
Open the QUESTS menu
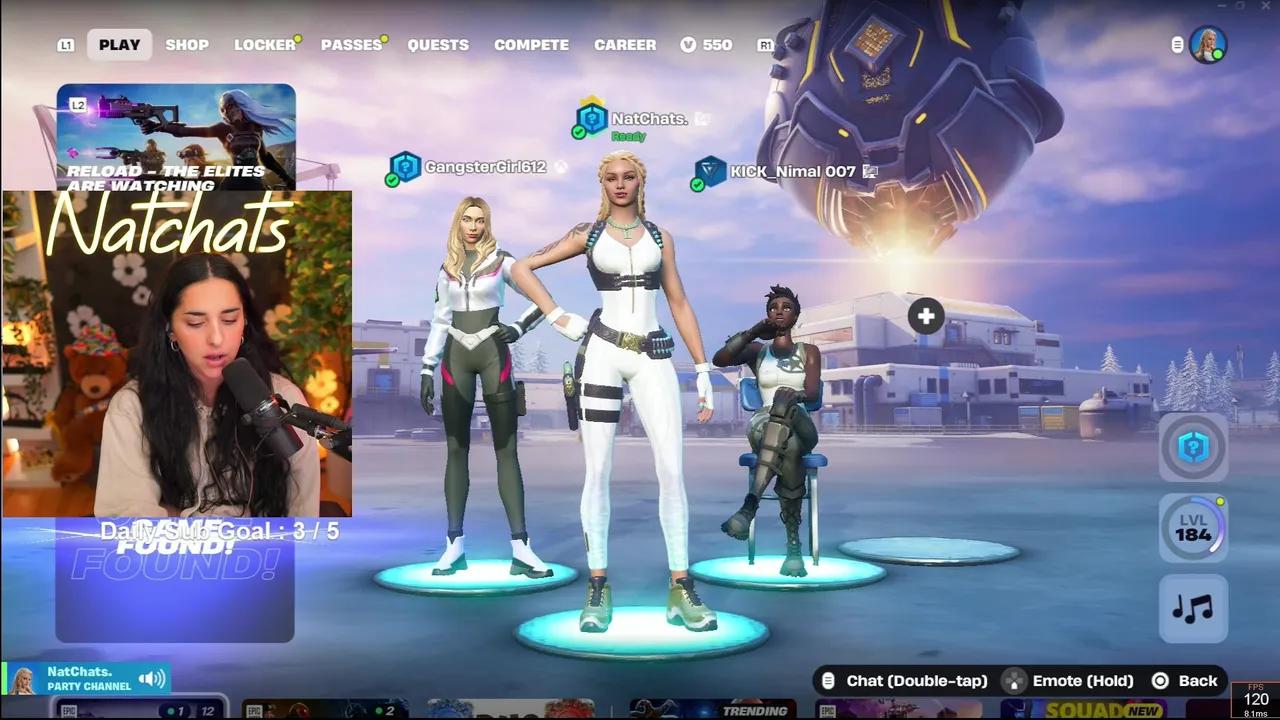click(438, 44)
